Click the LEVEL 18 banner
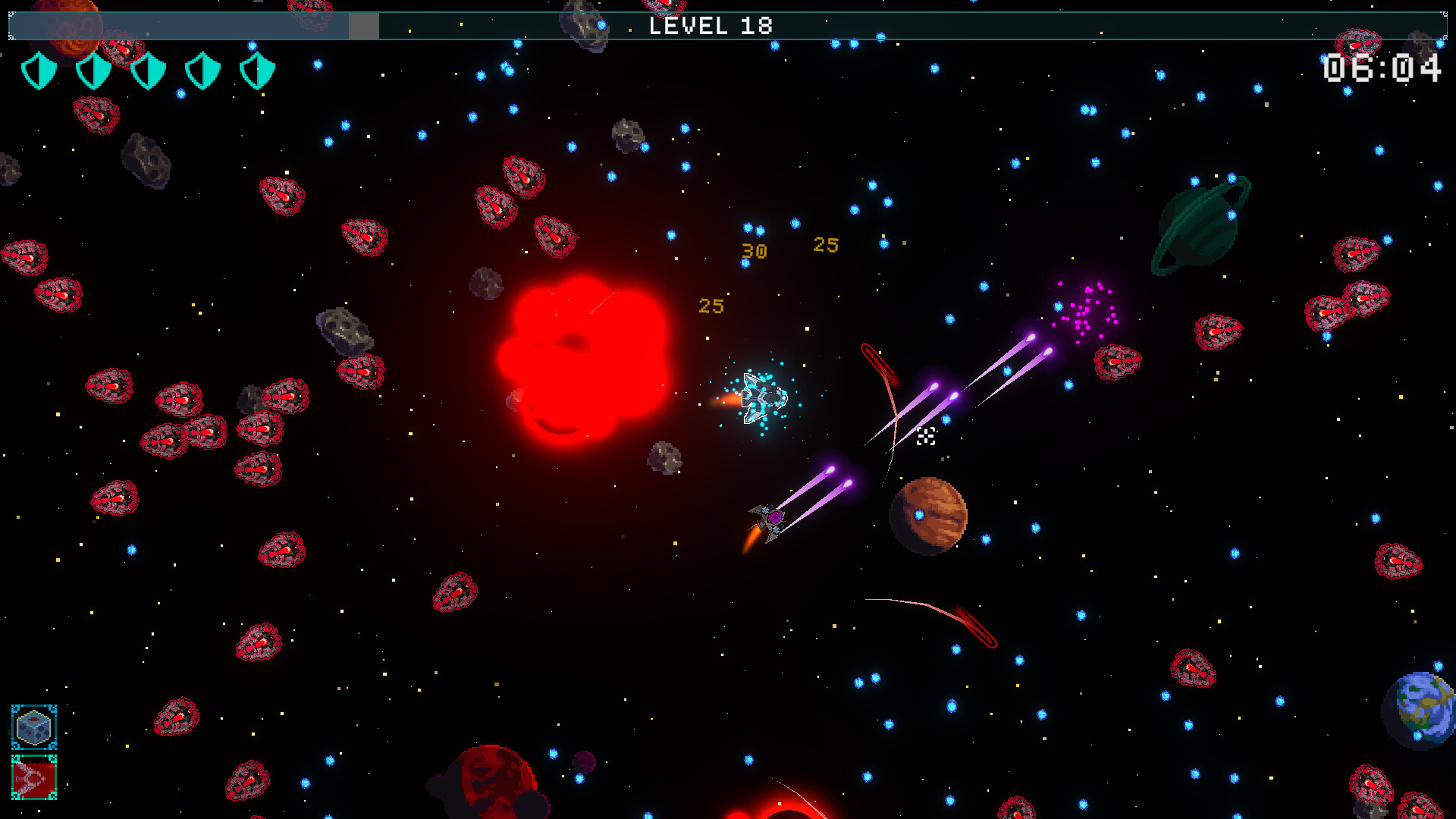 click(711, 25)
